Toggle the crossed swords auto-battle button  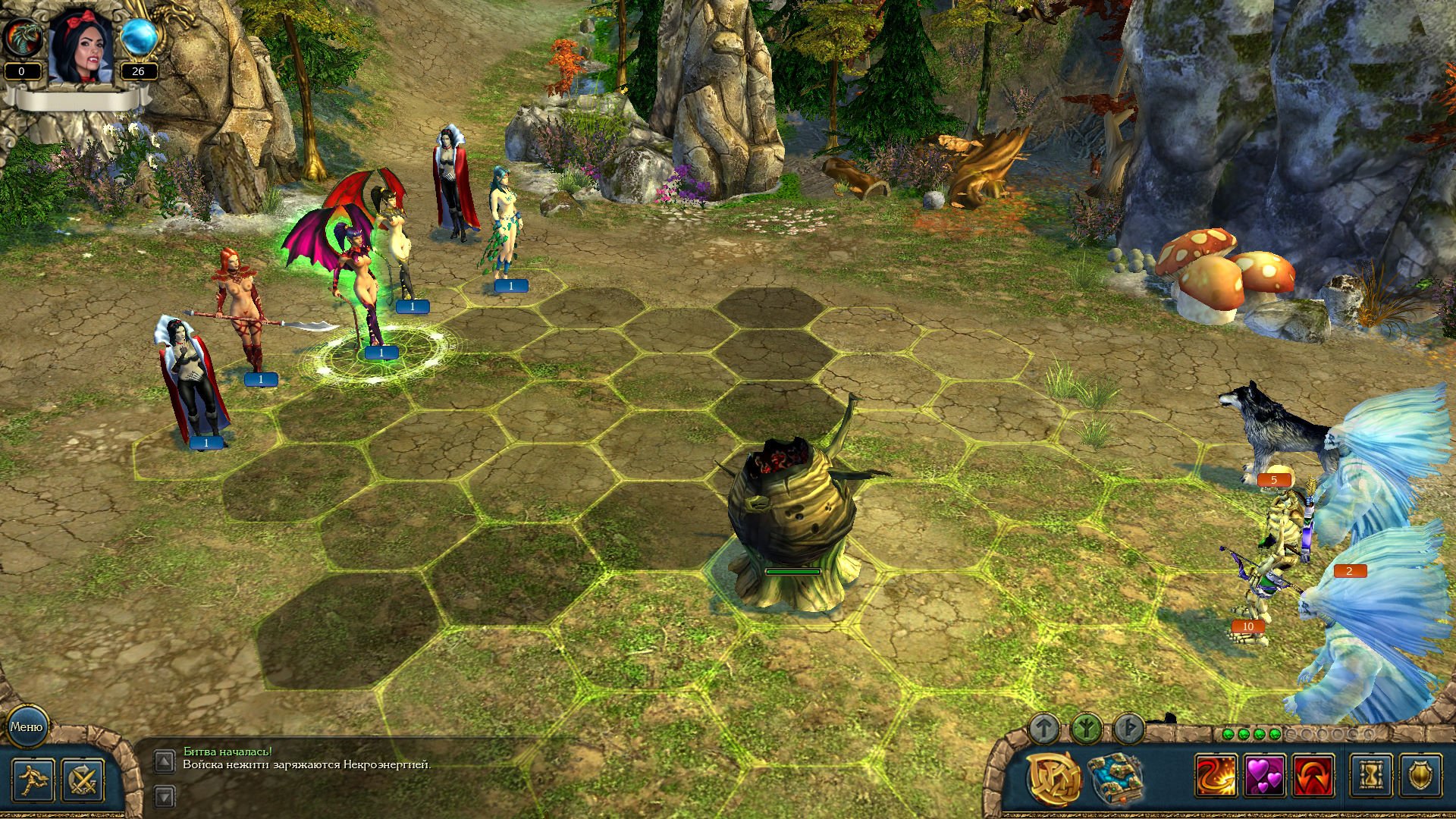(83, 780)
